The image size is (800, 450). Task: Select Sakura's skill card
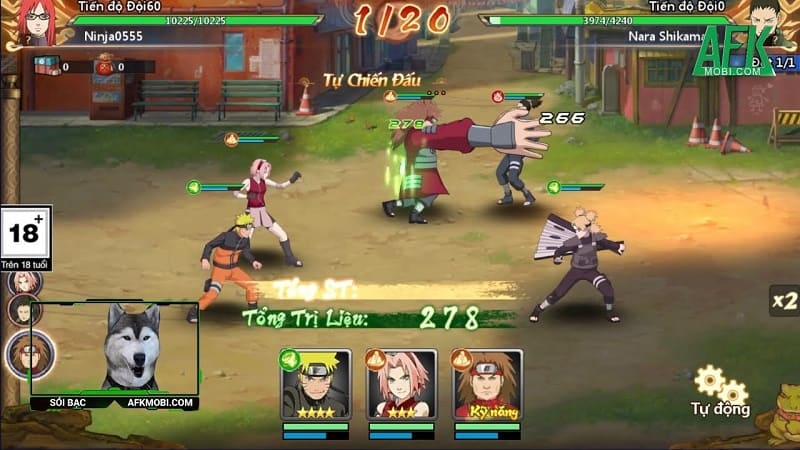point(402,385)
